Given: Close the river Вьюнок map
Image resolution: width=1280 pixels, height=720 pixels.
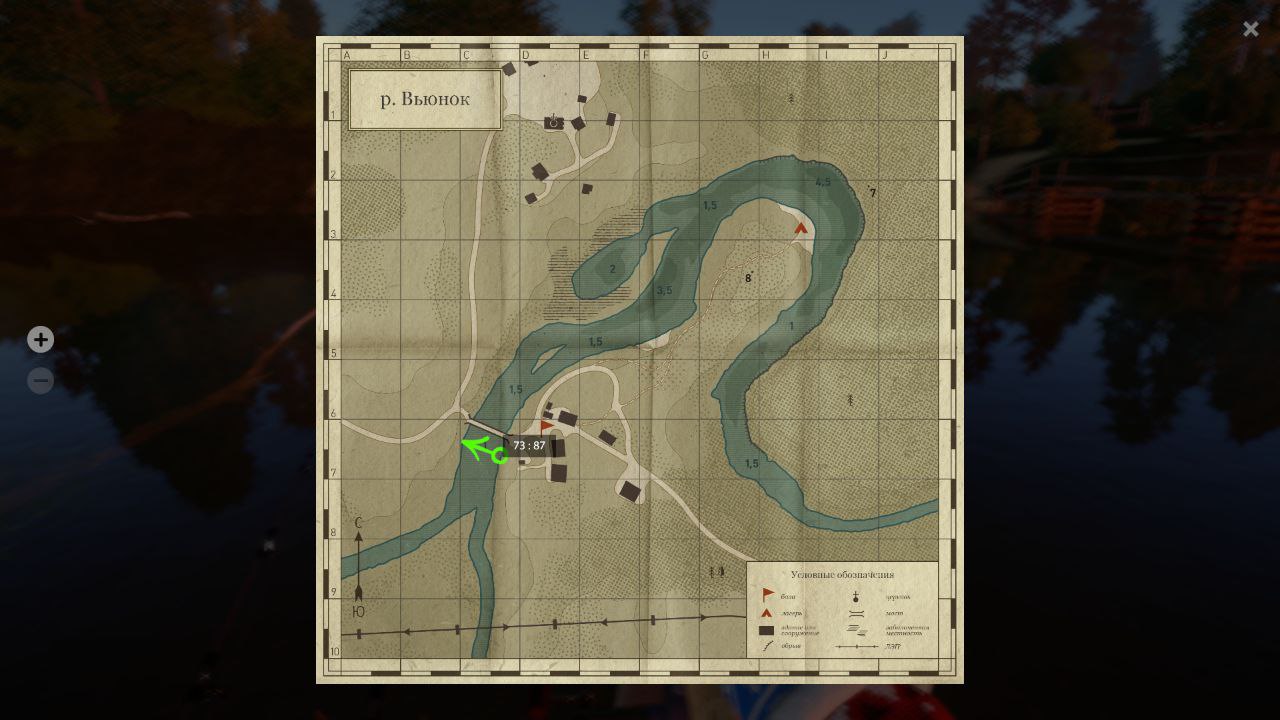Looking at the screenshot, I should [x=1250, y=29].
